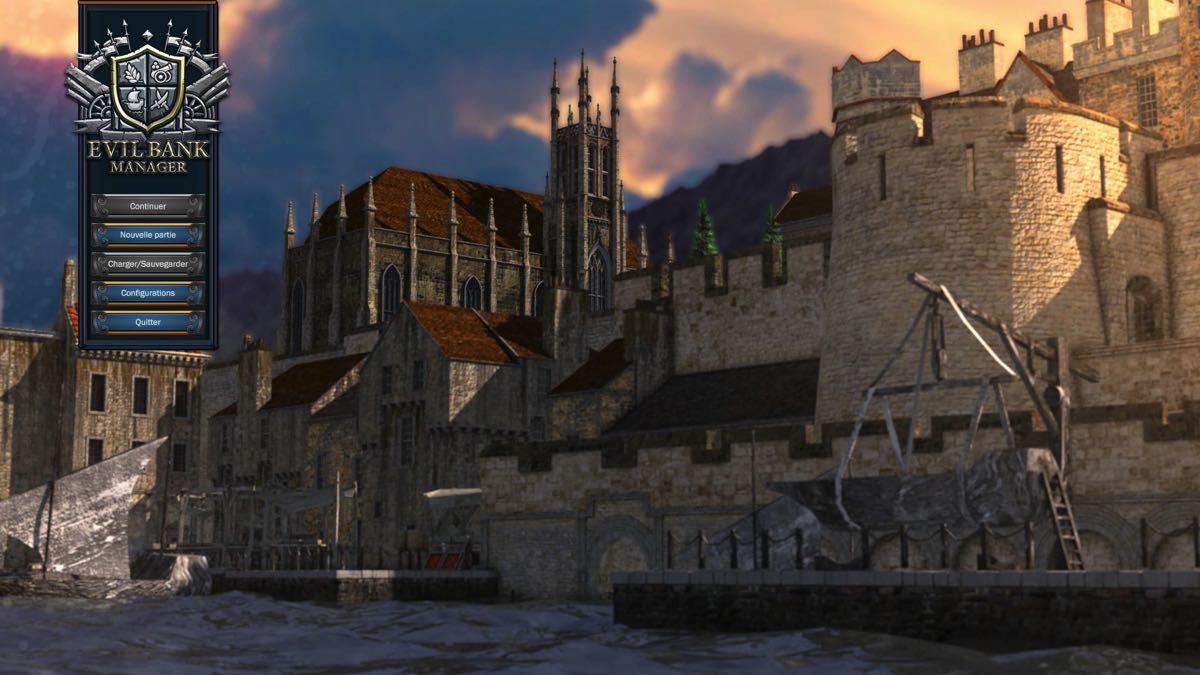This screenshot has height=675, width=1200.
Task: Click the Continuer button
Action: [x=148, y=206]
